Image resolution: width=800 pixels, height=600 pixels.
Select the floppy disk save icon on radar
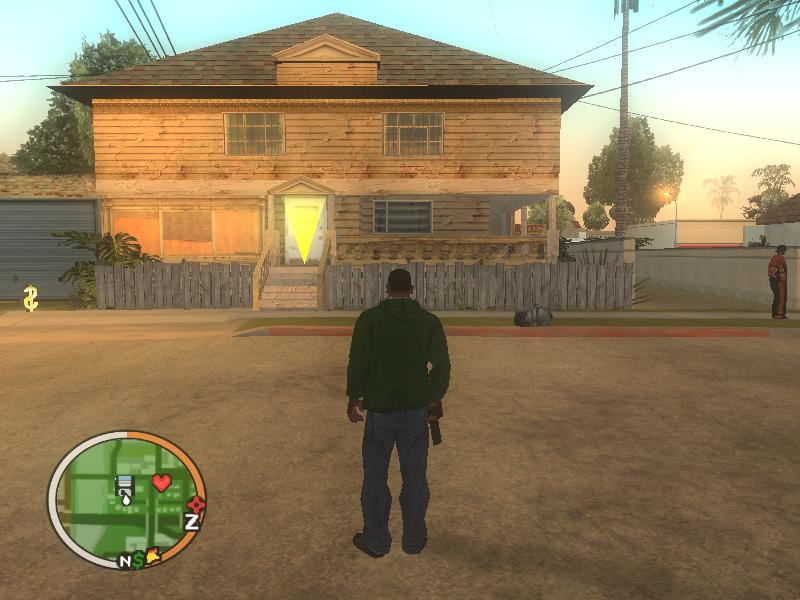[x=126, y=487]
